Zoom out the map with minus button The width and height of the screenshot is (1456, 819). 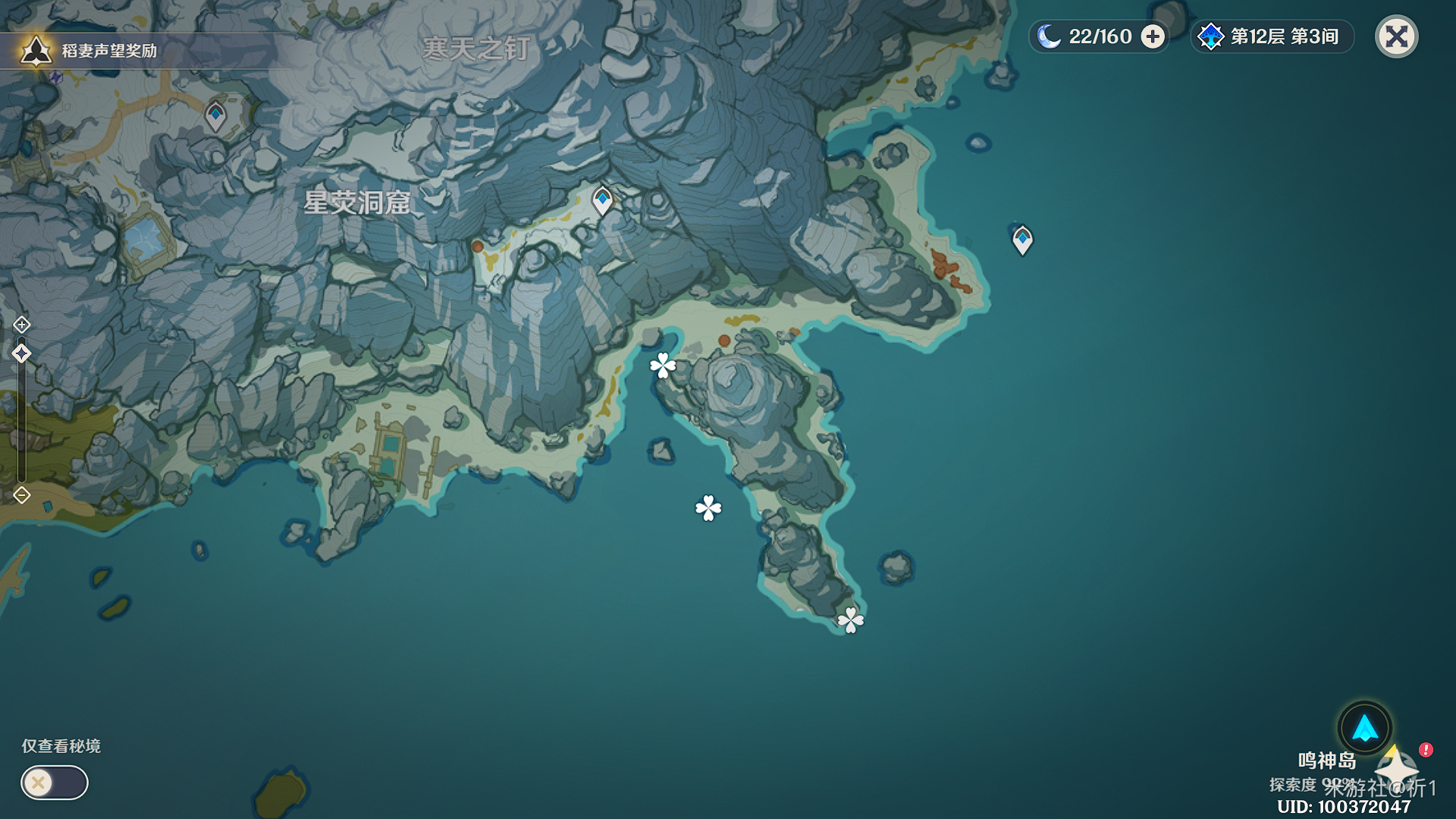point(21,495)
